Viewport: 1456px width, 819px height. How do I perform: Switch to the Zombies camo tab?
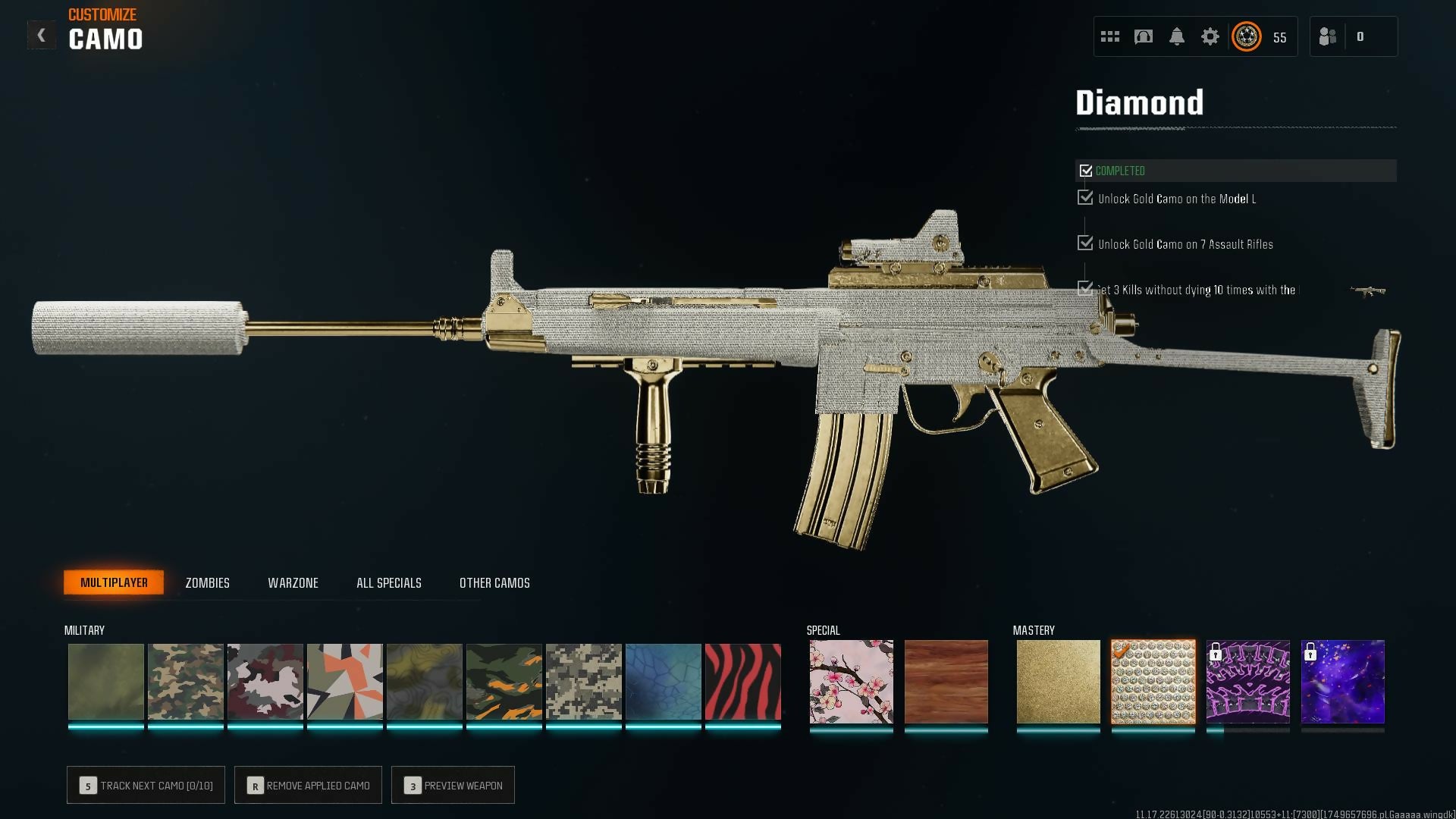click(x=207, y=582)
